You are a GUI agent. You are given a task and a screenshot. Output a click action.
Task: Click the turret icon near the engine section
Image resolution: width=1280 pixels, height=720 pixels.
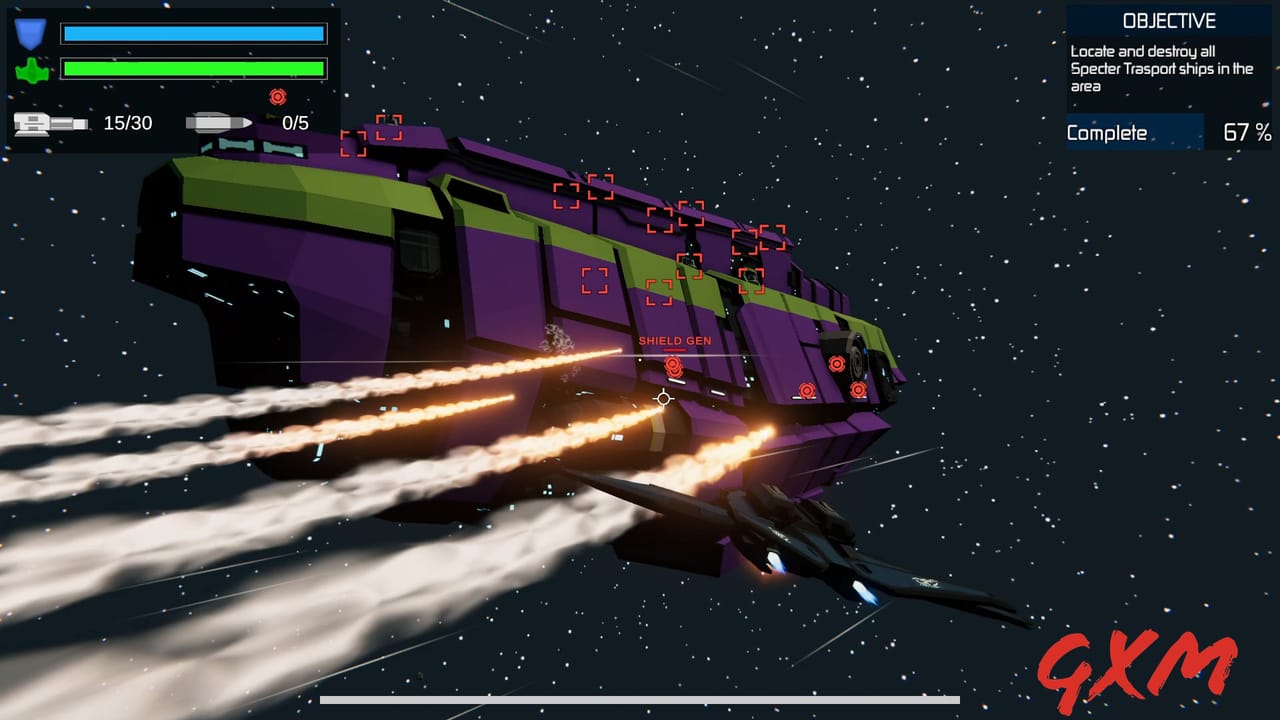(x=838, y=363)
